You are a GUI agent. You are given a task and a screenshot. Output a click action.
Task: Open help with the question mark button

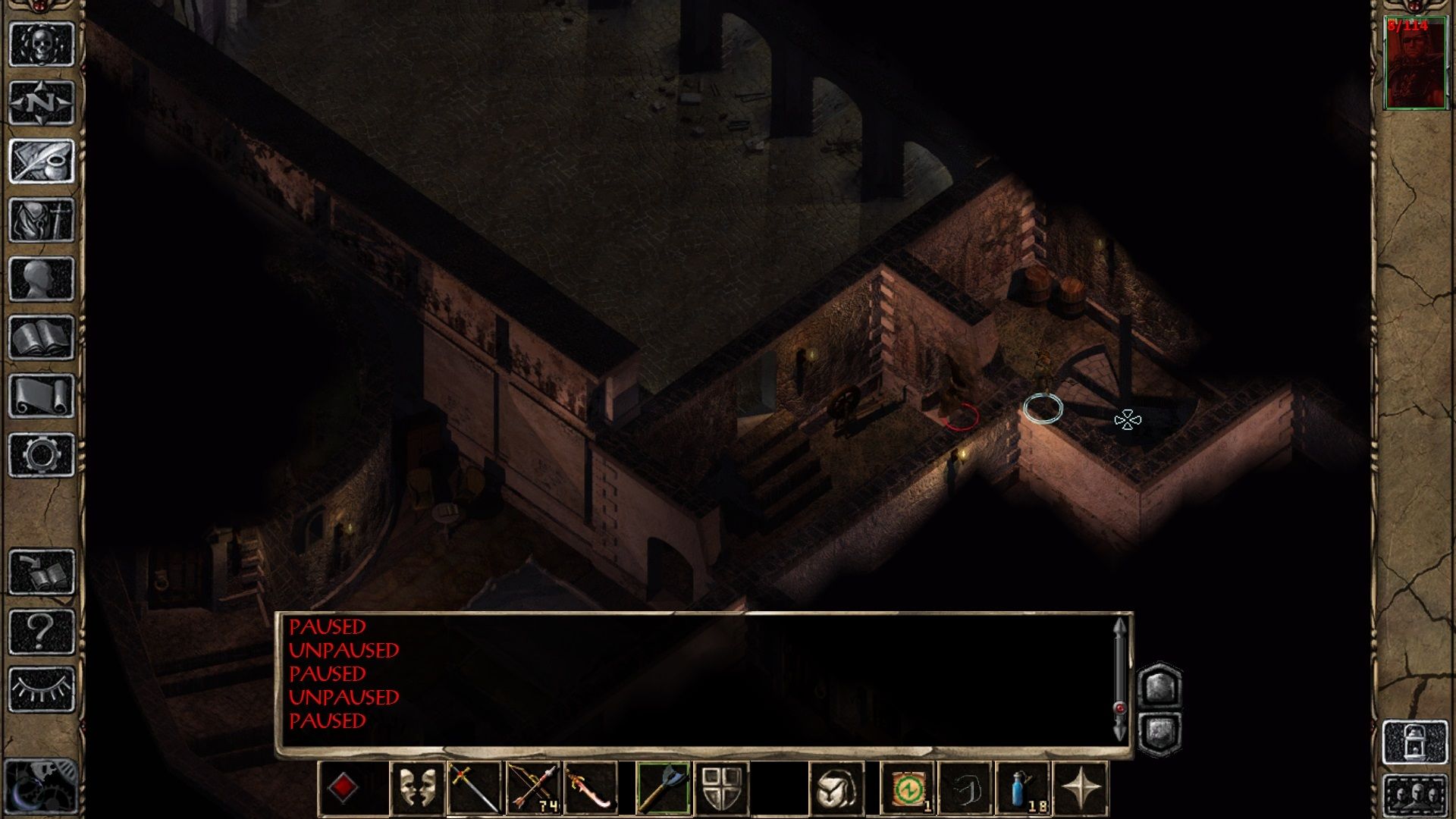click(x=42, y=631)
